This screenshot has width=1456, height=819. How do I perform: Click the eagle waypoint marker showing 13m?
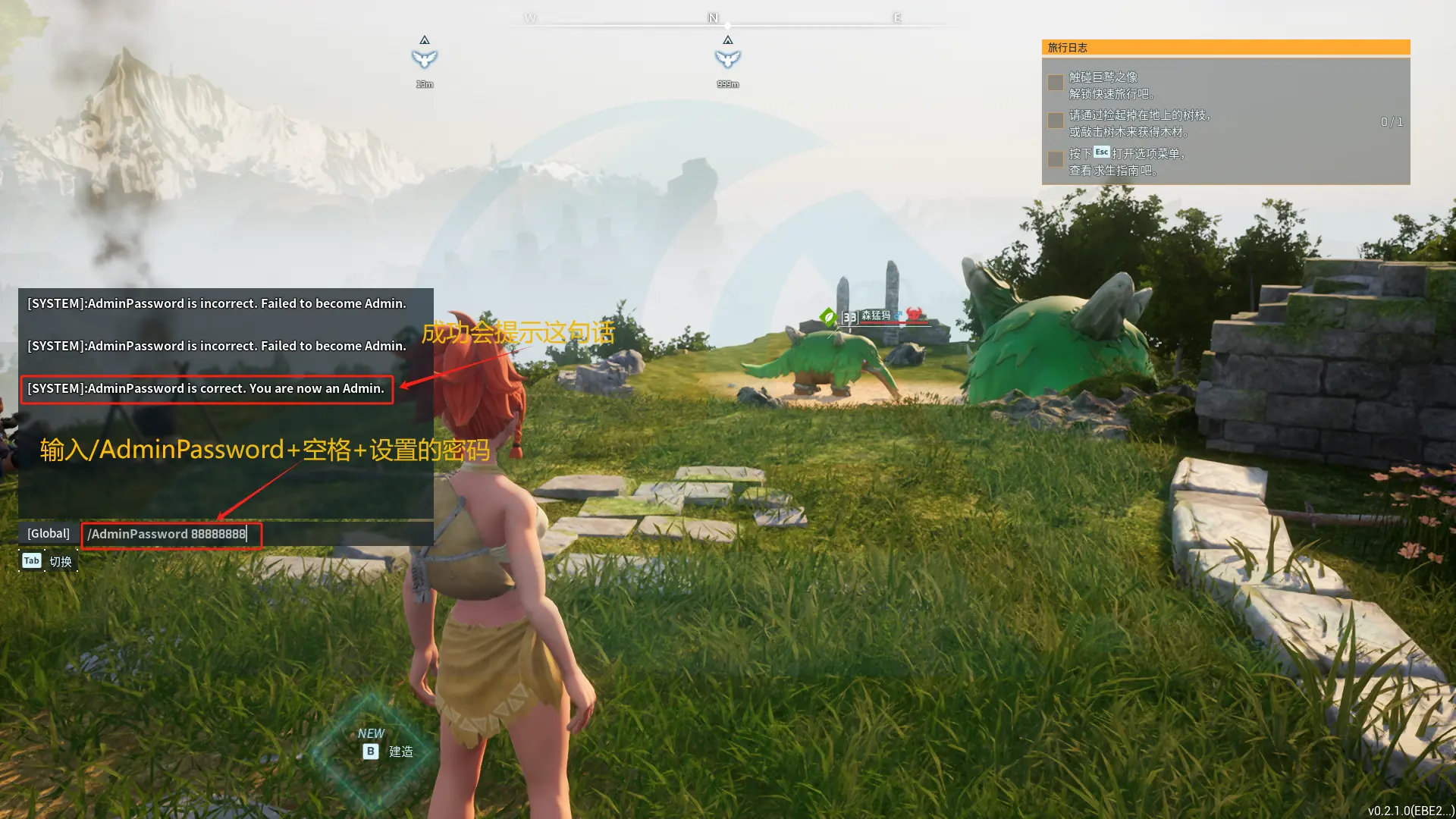pyautogui.click(x=425, y=58)
